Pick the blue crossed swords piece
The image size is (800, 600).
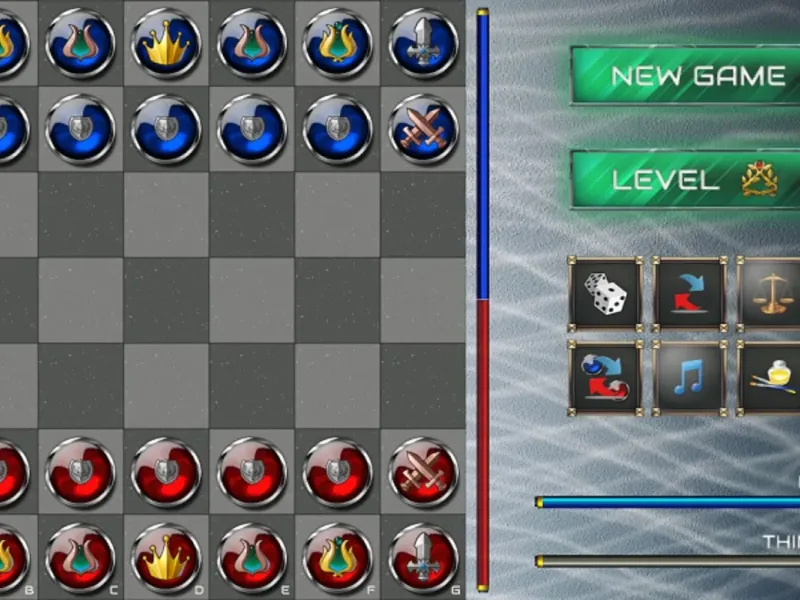[423, 129]
